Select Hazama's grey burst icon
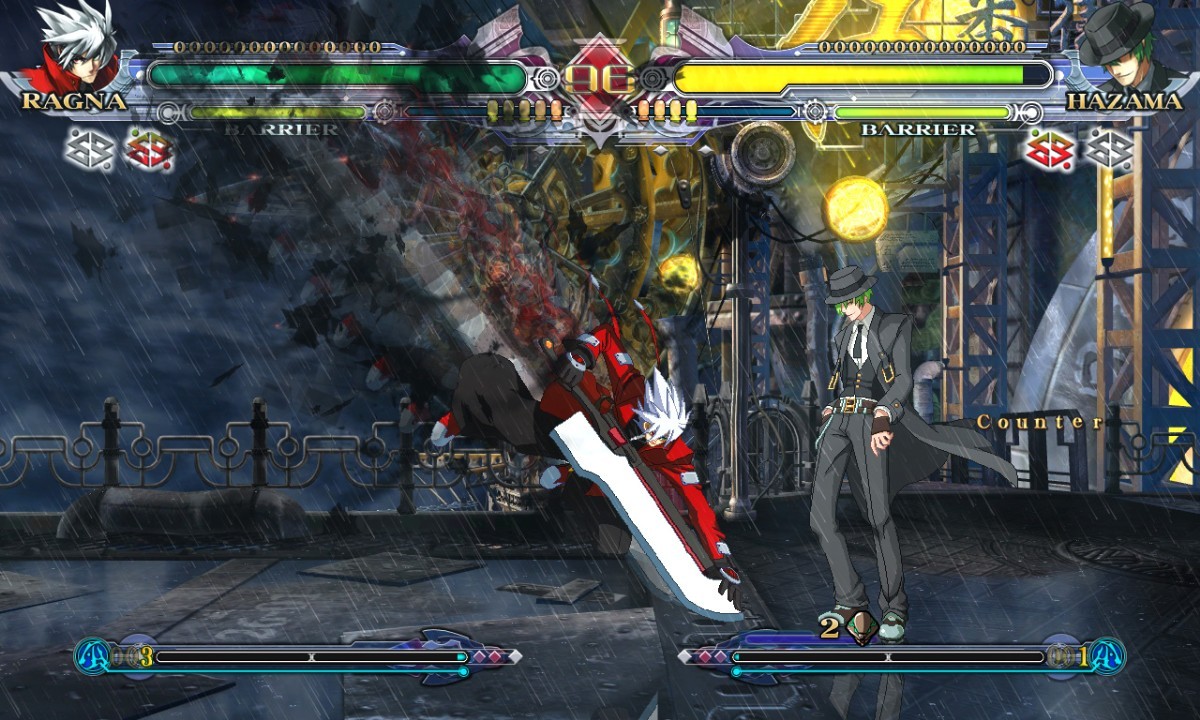 (x=1110, y=150)
